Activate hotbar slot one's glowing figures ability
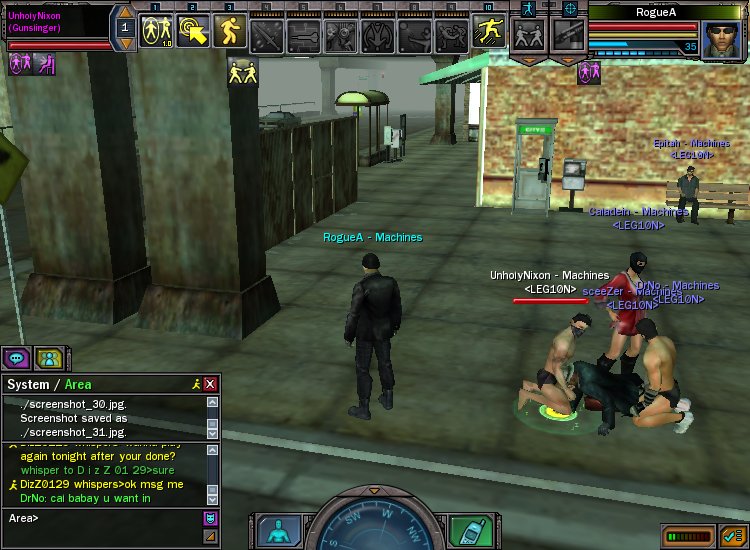The image size is (750, 550). pyautogui.click(x=155, y=32)
